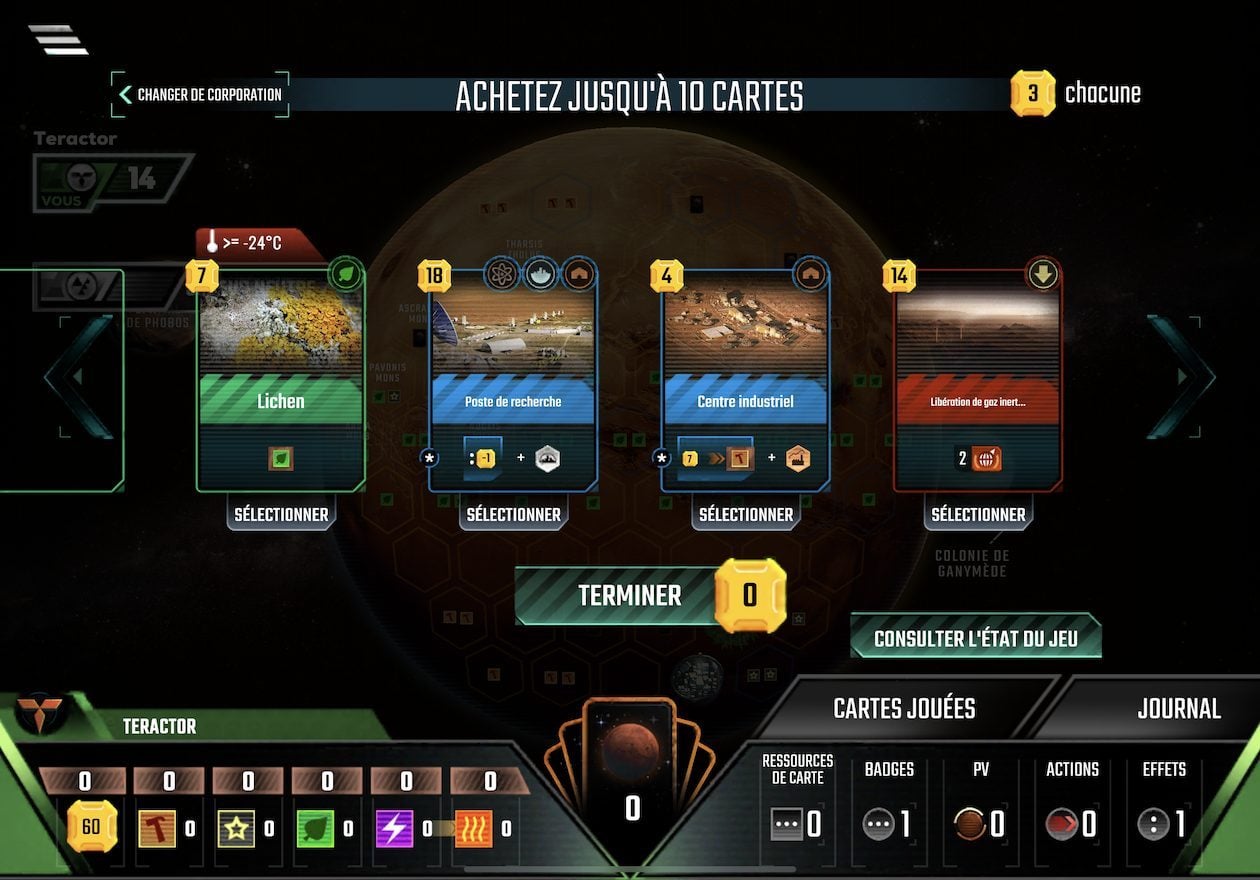Pick the Lichen card
1260x880 pixels.
pyautogui.click(x=281, y=380)
